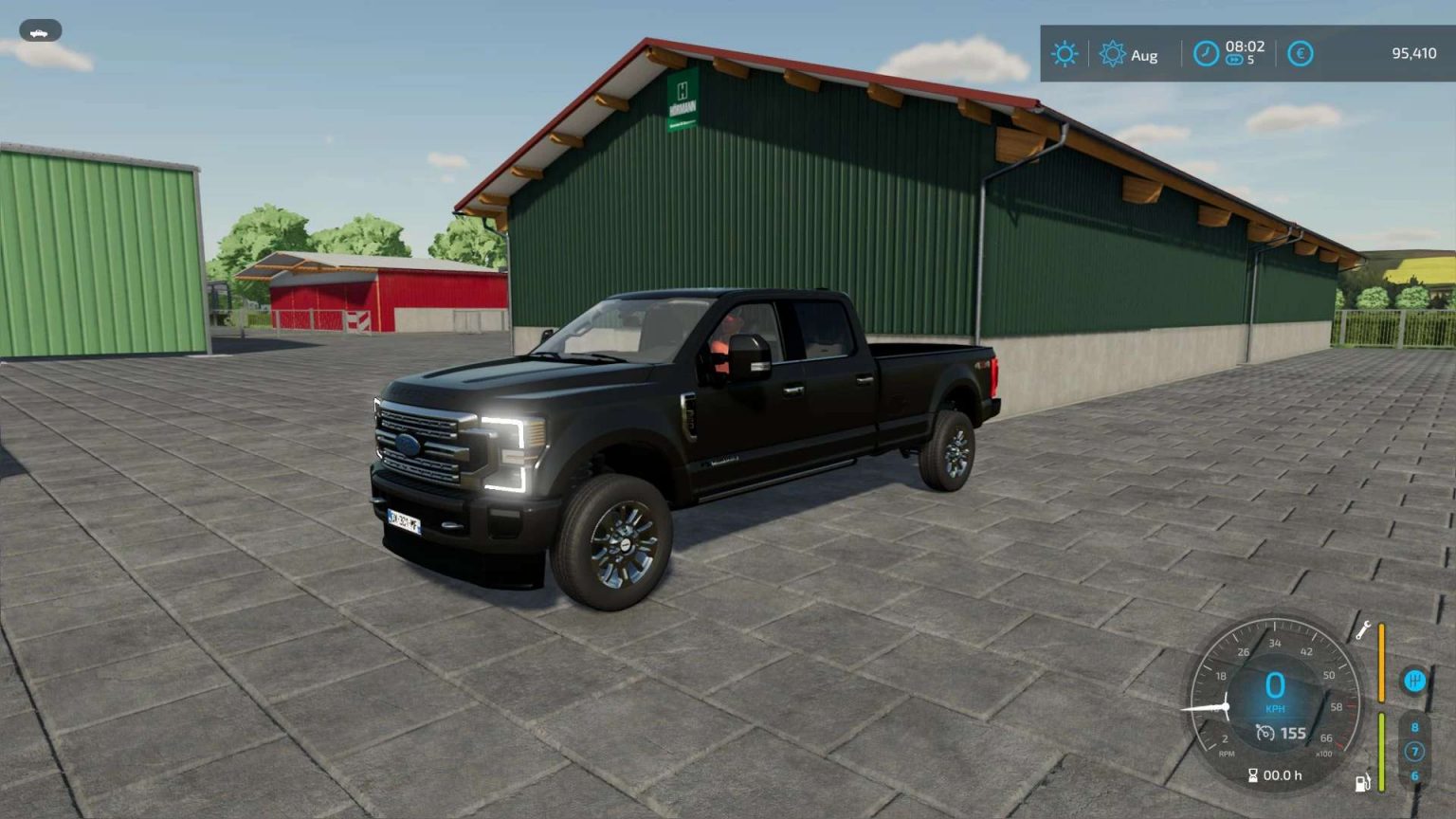Image resolution: width=1456 pixels, height=819 pixels.
Task: Click the operating hours hourglass icon
Action: point(1253,775)
